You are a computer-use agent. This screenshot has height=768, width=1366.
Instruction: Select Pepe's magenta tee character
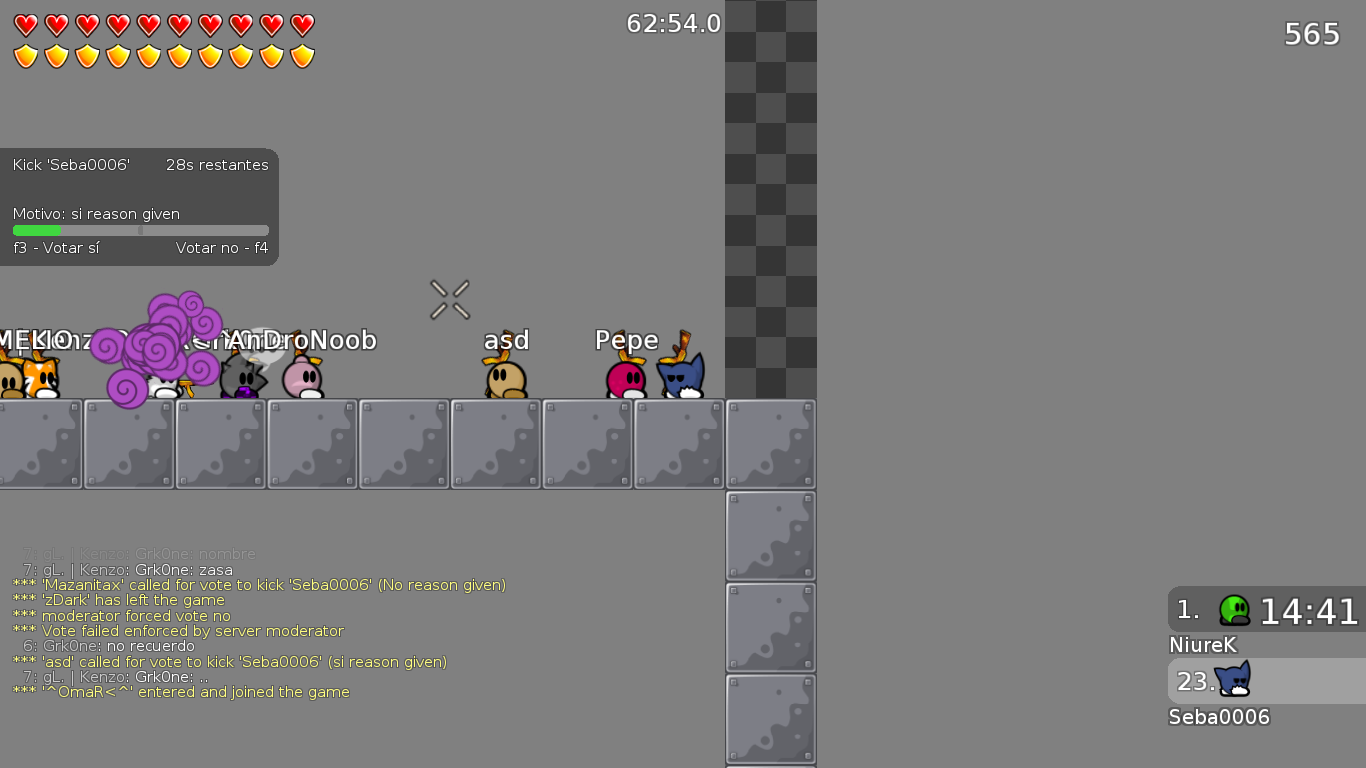[x=625, y=380]
